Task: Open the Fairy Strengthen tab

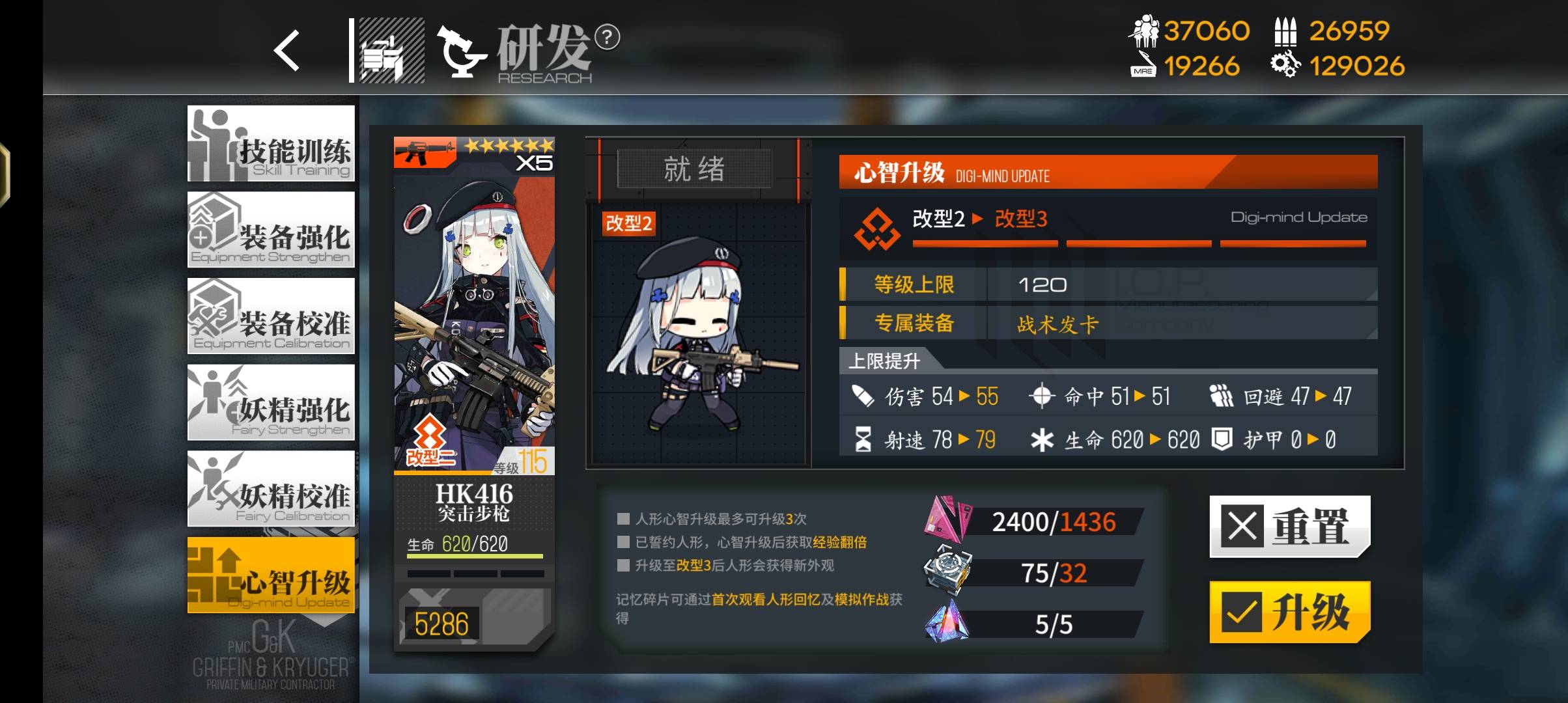Action: pos(271,402)
